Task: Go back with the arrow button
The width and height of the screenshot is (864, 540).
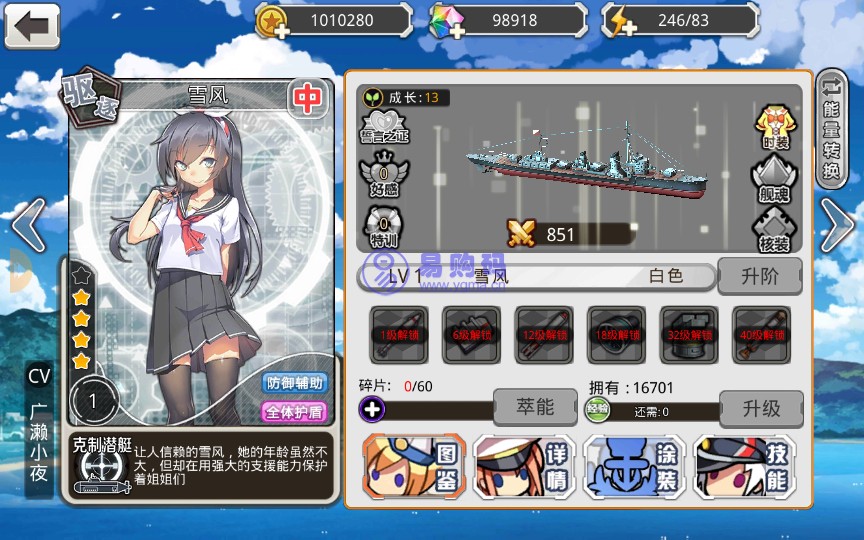Action: point(32,25)
